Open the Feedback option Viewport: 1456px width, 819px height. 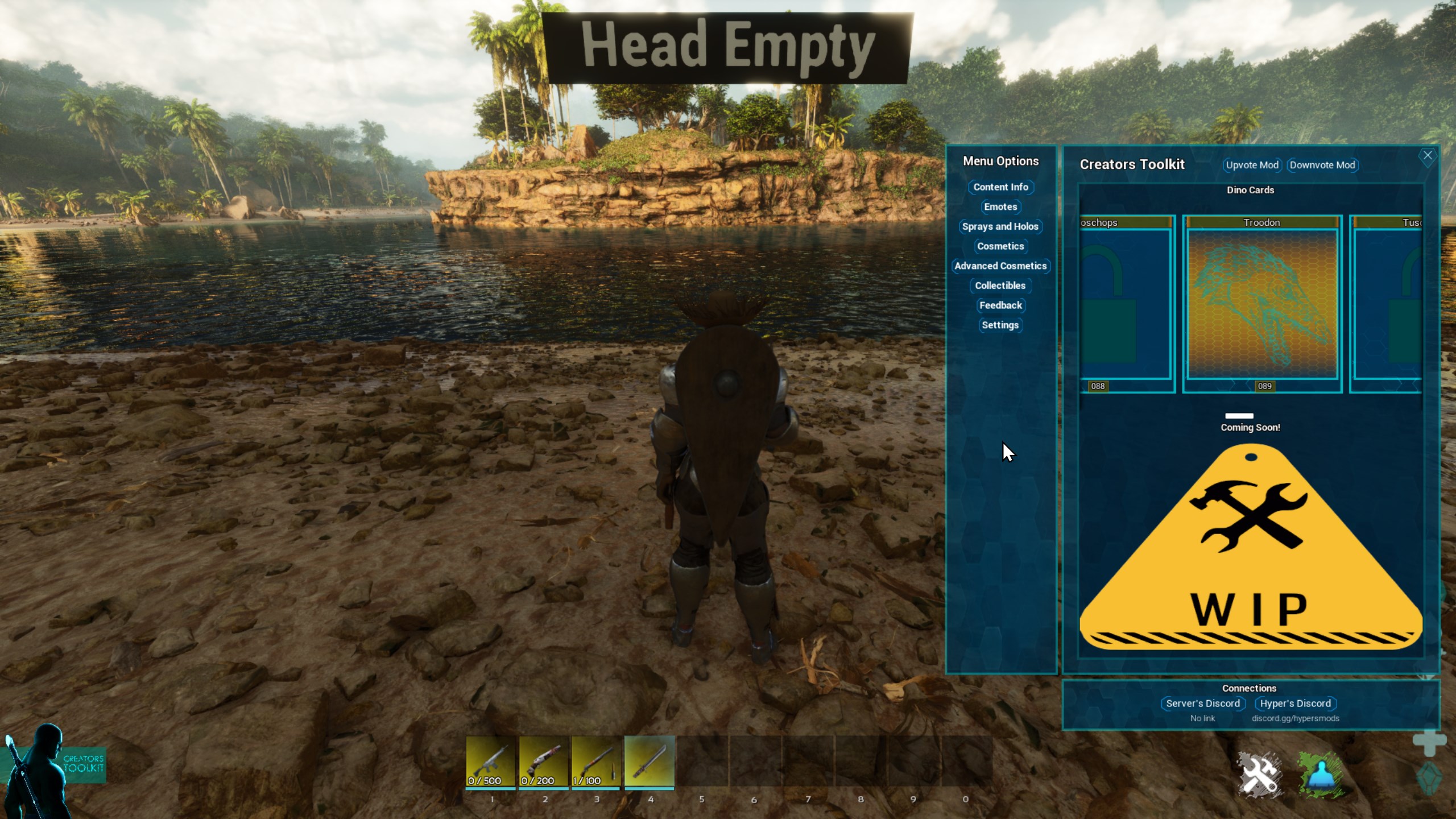click(x=1000, y=305)
